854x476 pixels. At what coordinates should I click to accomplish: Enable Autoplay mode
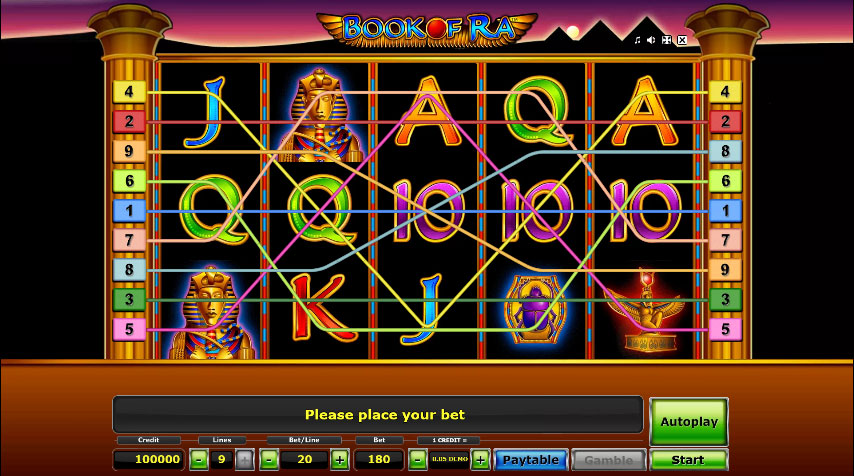point(688,421)
